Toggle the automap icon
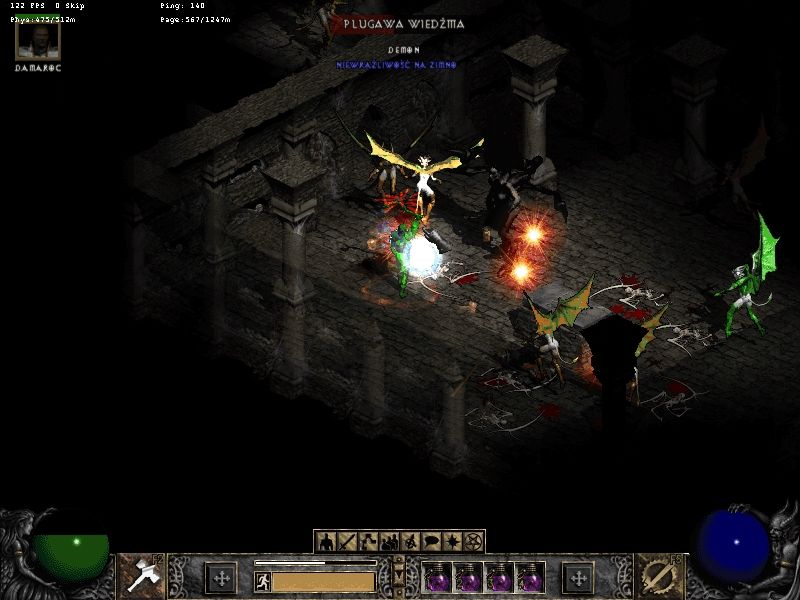The height and width of the screenshot is (600, 800). point(410,542)
